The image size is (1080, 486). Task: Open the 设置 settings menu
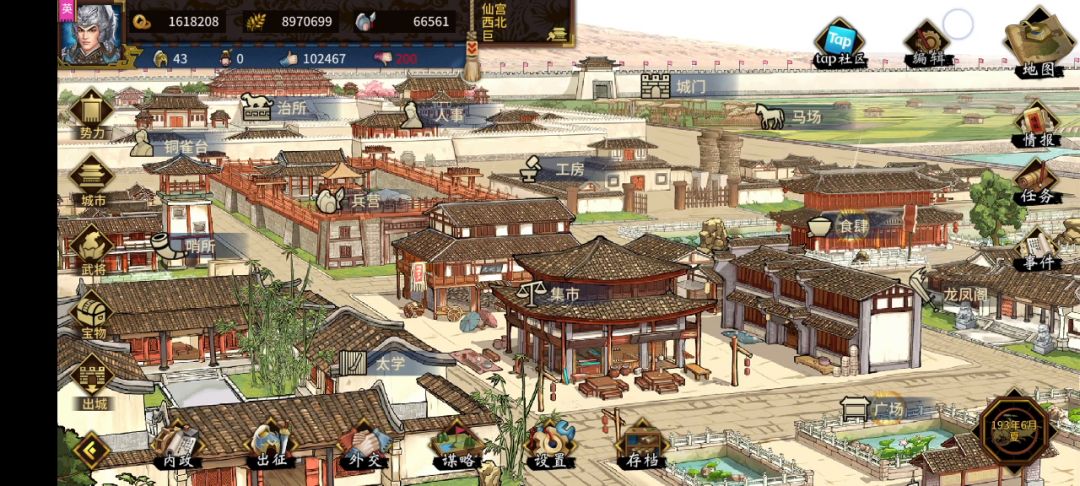(x=549, y=446)
